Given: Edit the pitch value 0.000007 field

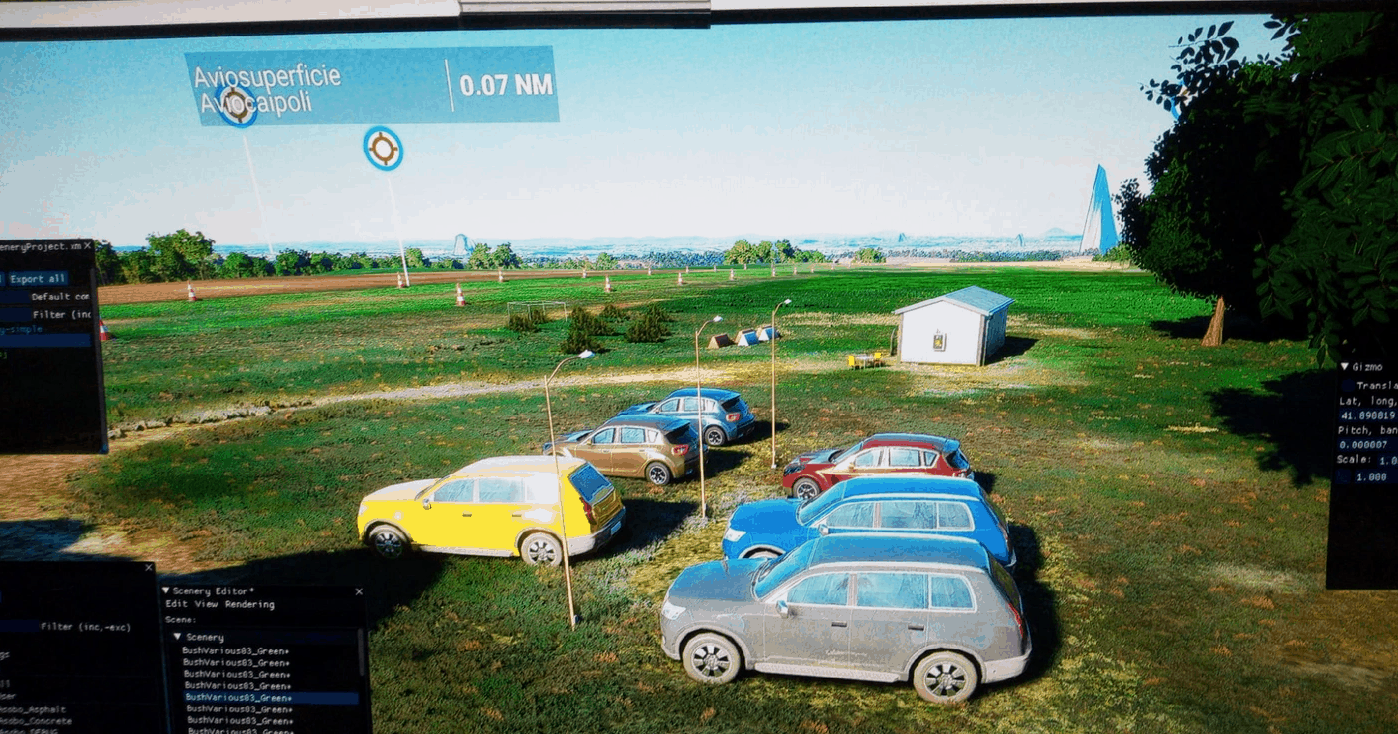Looking at the screenshot, I should point(1366,446).
